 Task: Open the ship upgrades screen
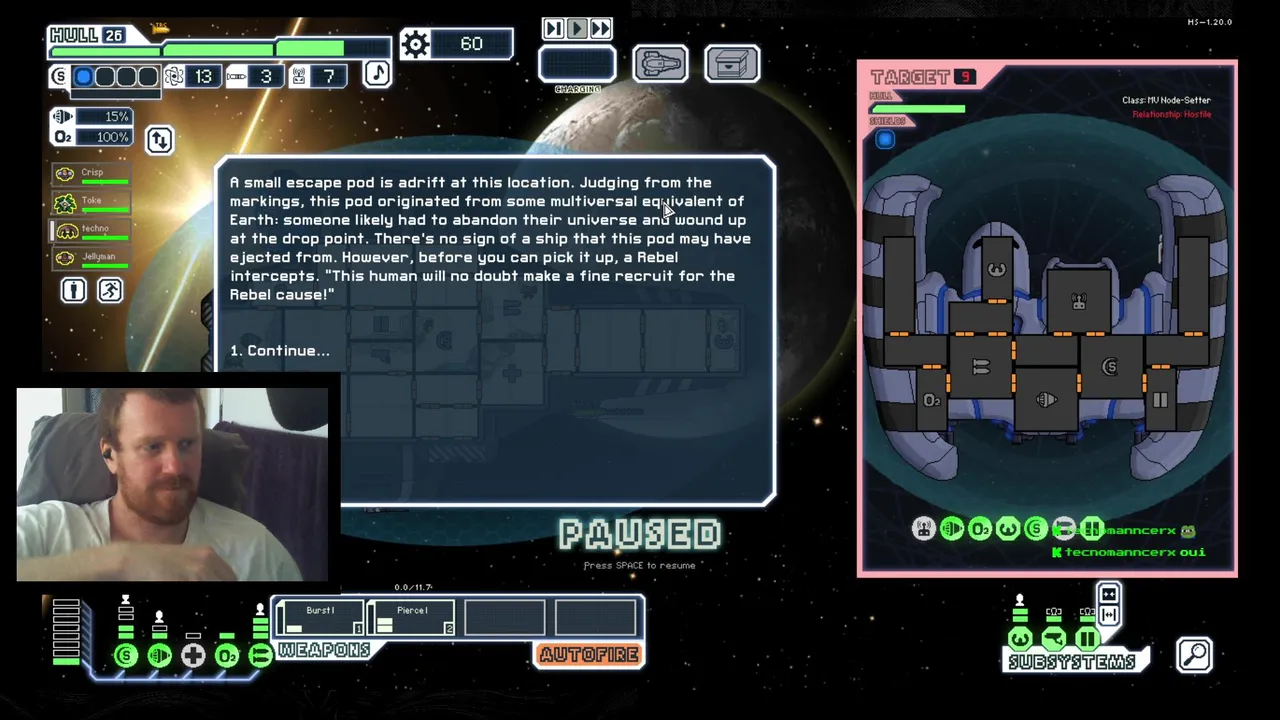click(660, 64)
